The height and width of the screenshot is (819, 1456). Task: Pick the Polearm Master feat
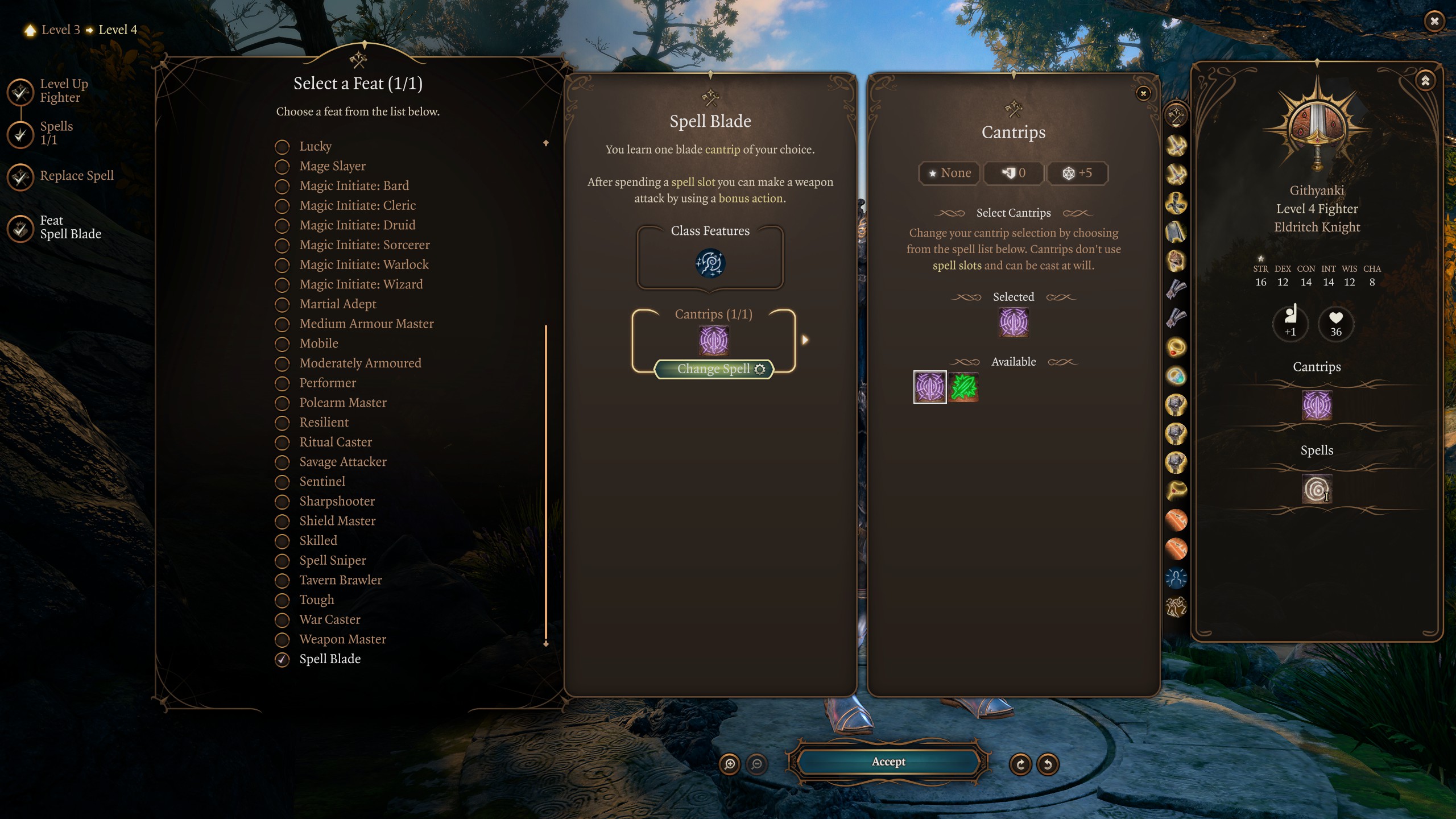coord(342,403)
